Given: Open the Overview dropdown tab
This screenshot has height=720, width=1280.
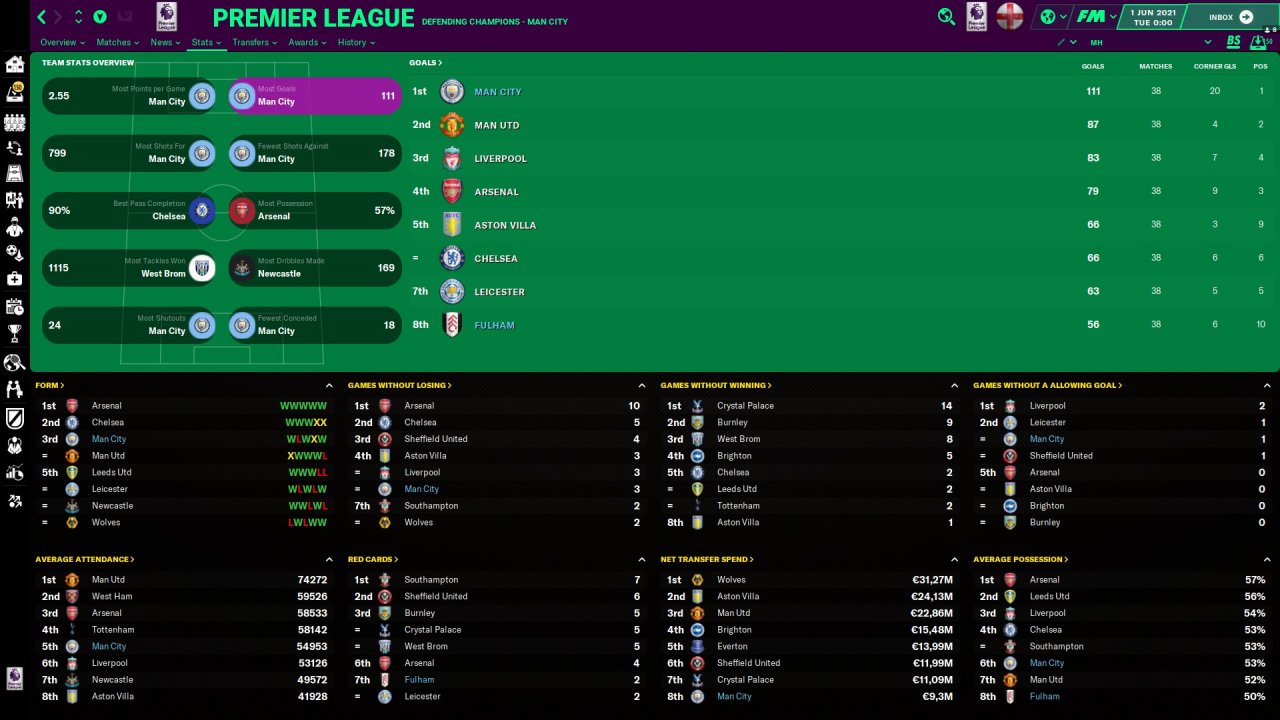Looking at the screenshot, I should coord(61,43).
